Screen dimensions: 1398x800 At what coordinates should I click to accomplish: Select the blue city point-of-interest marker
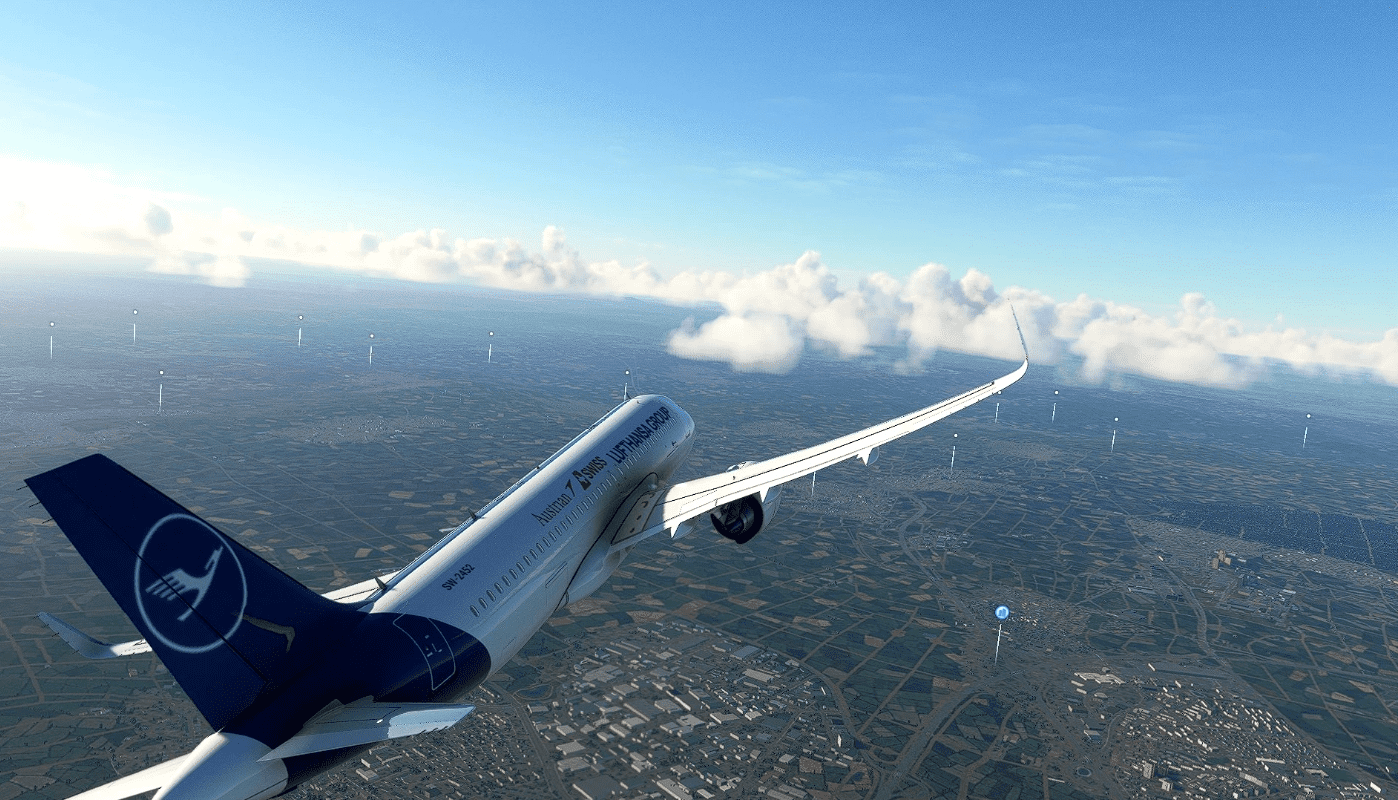coord(1001,612)
